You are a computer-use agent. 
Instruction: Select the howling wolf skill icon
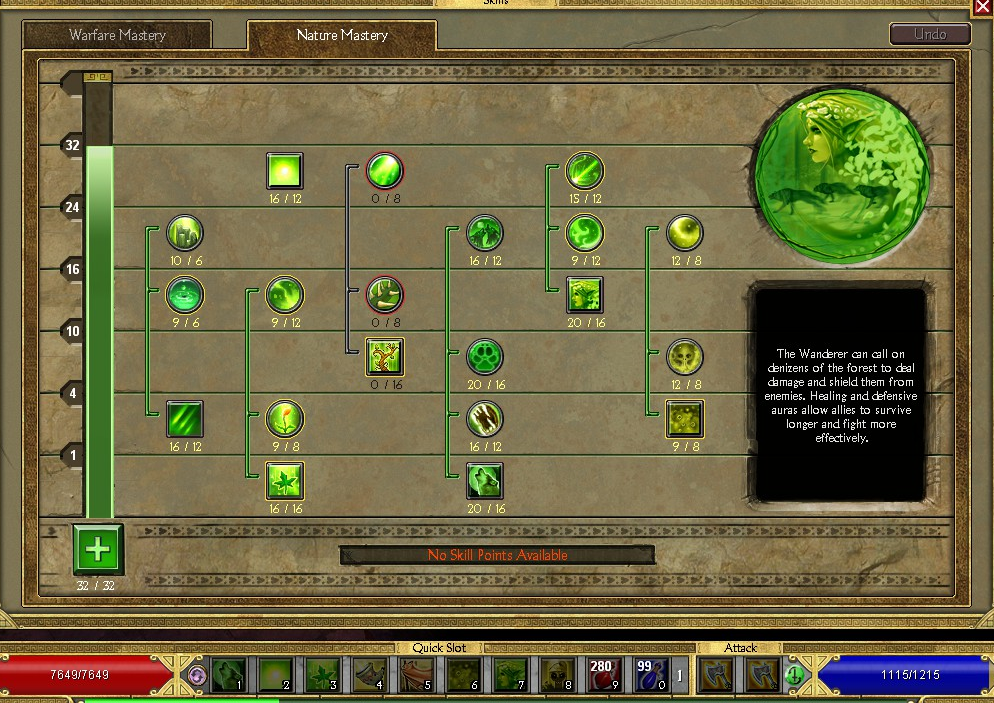point(485,481)
